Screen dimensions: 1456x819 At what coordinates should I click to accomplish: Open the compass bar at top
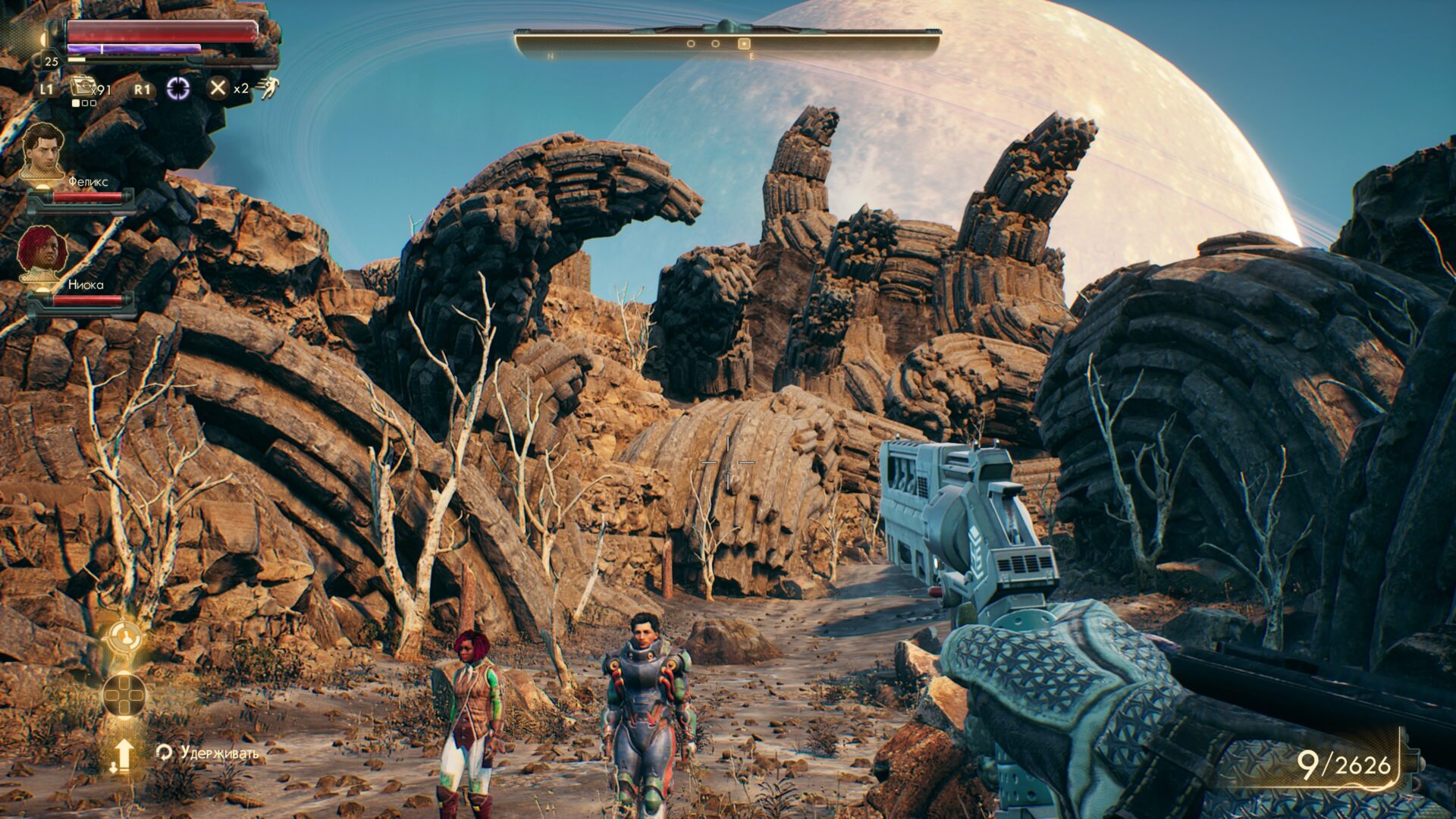coord(727,42)
